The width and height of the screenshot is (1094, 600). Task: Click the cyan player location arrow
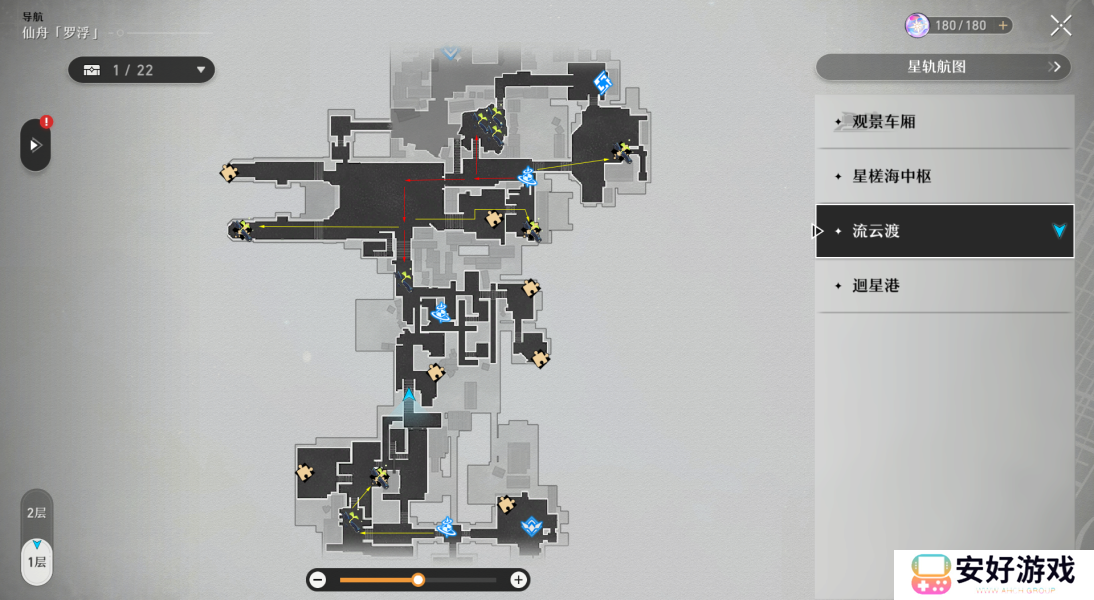coord(409,396)
